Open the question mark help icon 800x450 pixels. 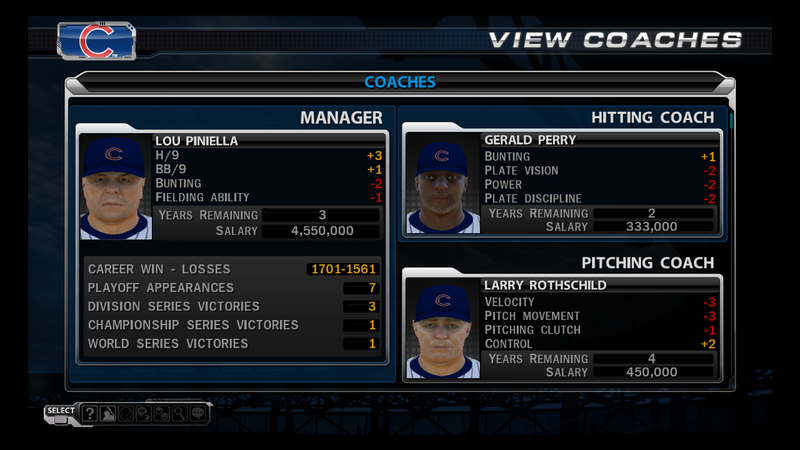point(89,413)
